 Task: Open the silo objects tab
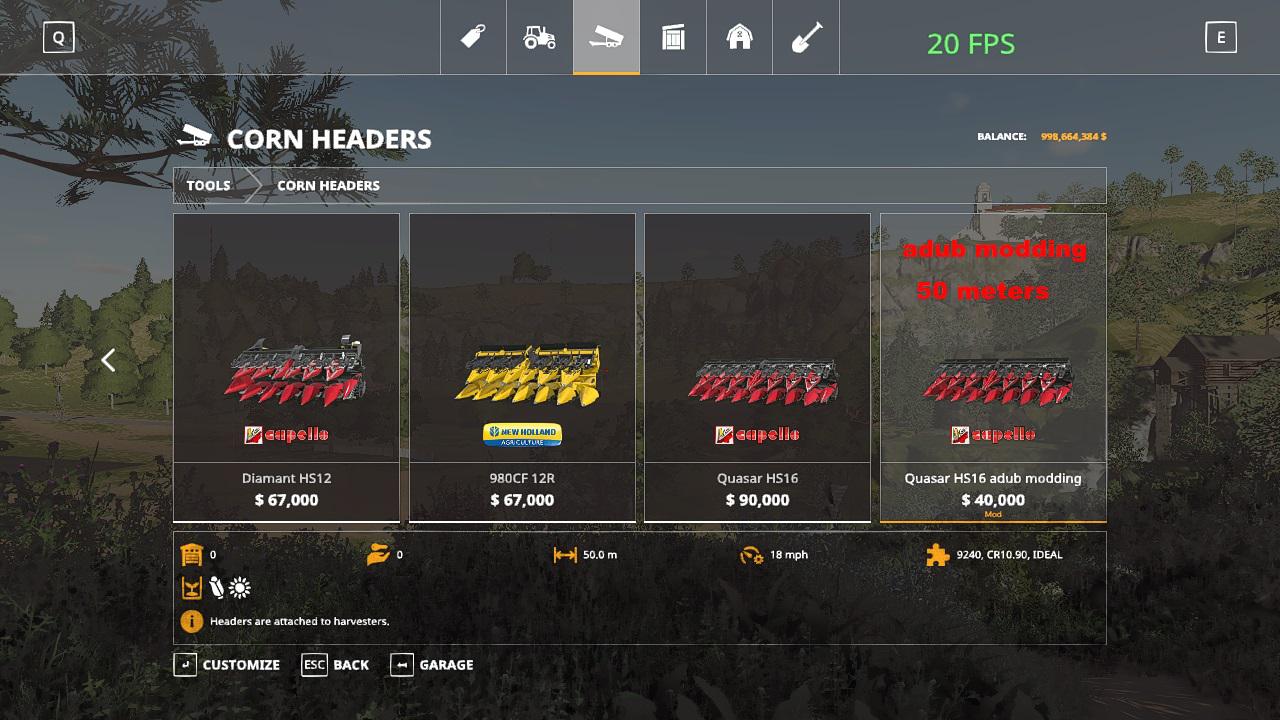673,38
